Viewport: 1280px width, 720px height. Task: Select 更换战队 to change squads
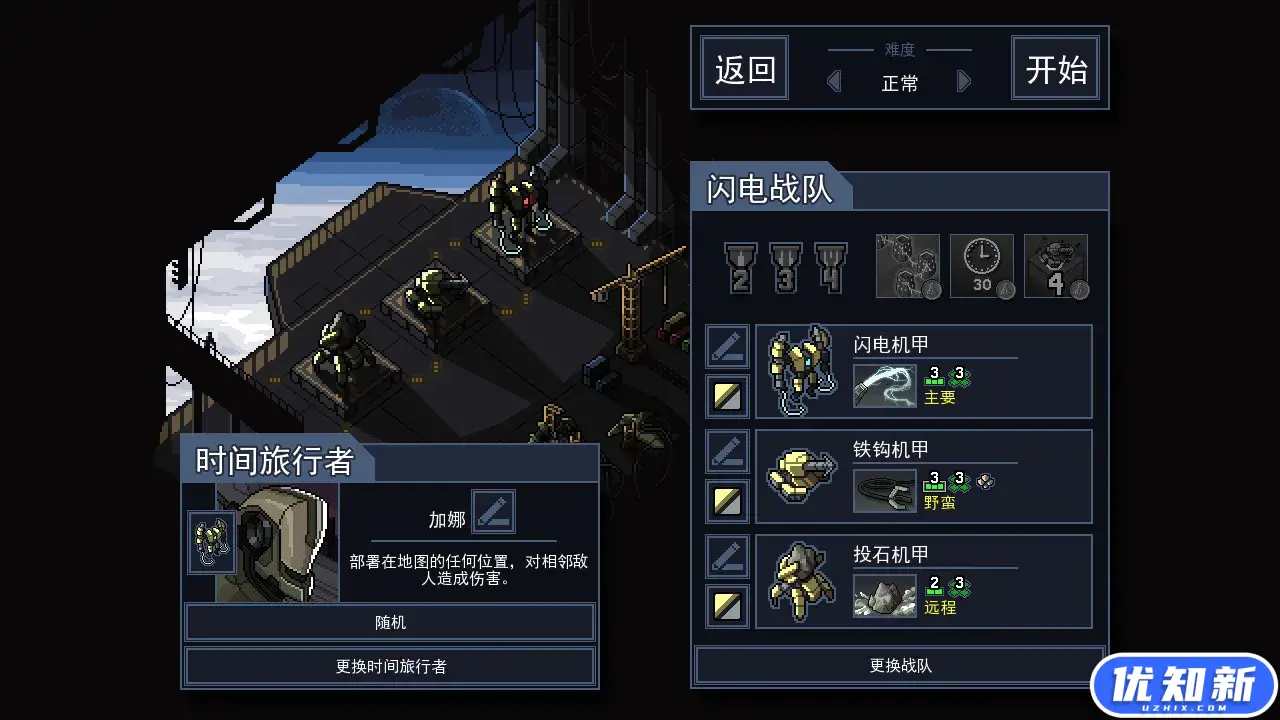tap(899, 665)
